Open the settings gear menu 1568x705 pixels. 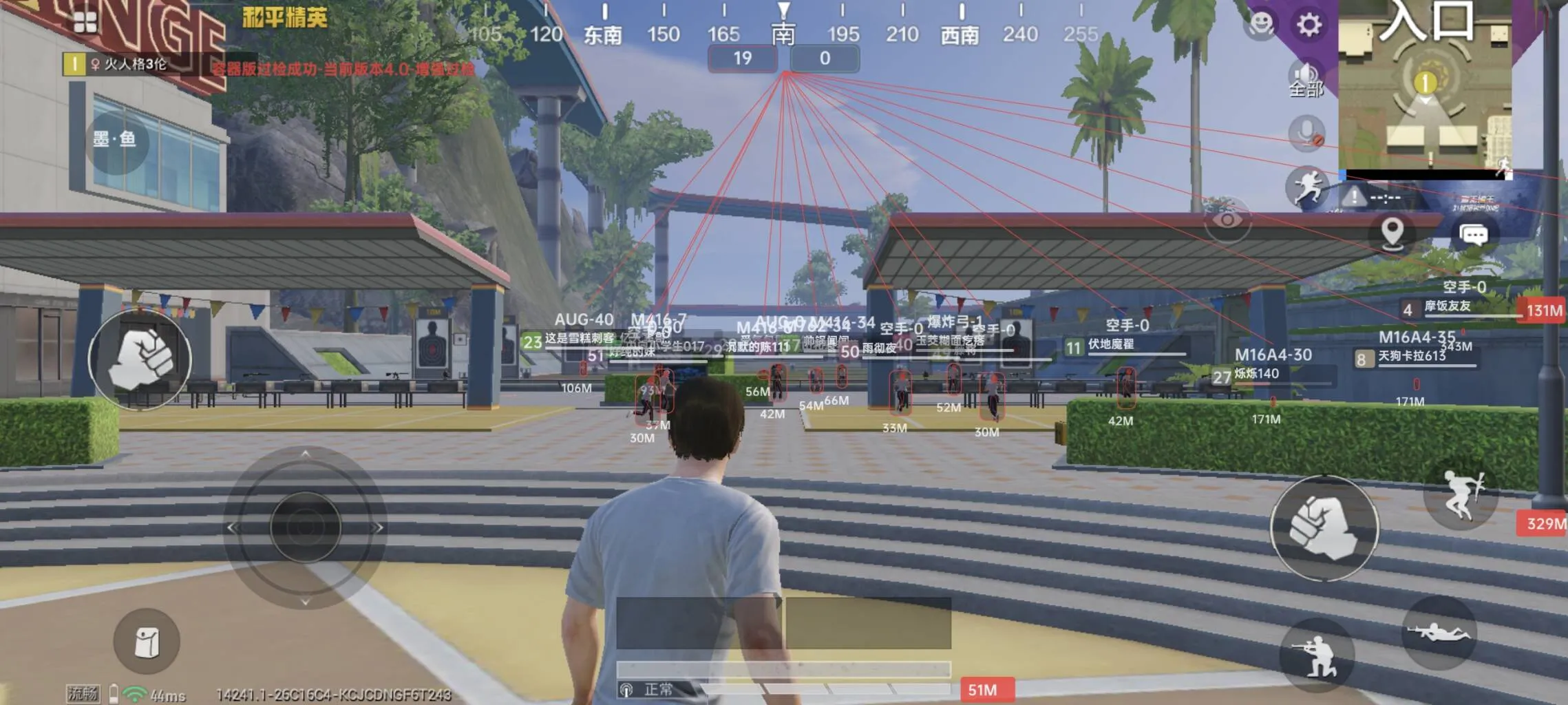click(1309, 25)
